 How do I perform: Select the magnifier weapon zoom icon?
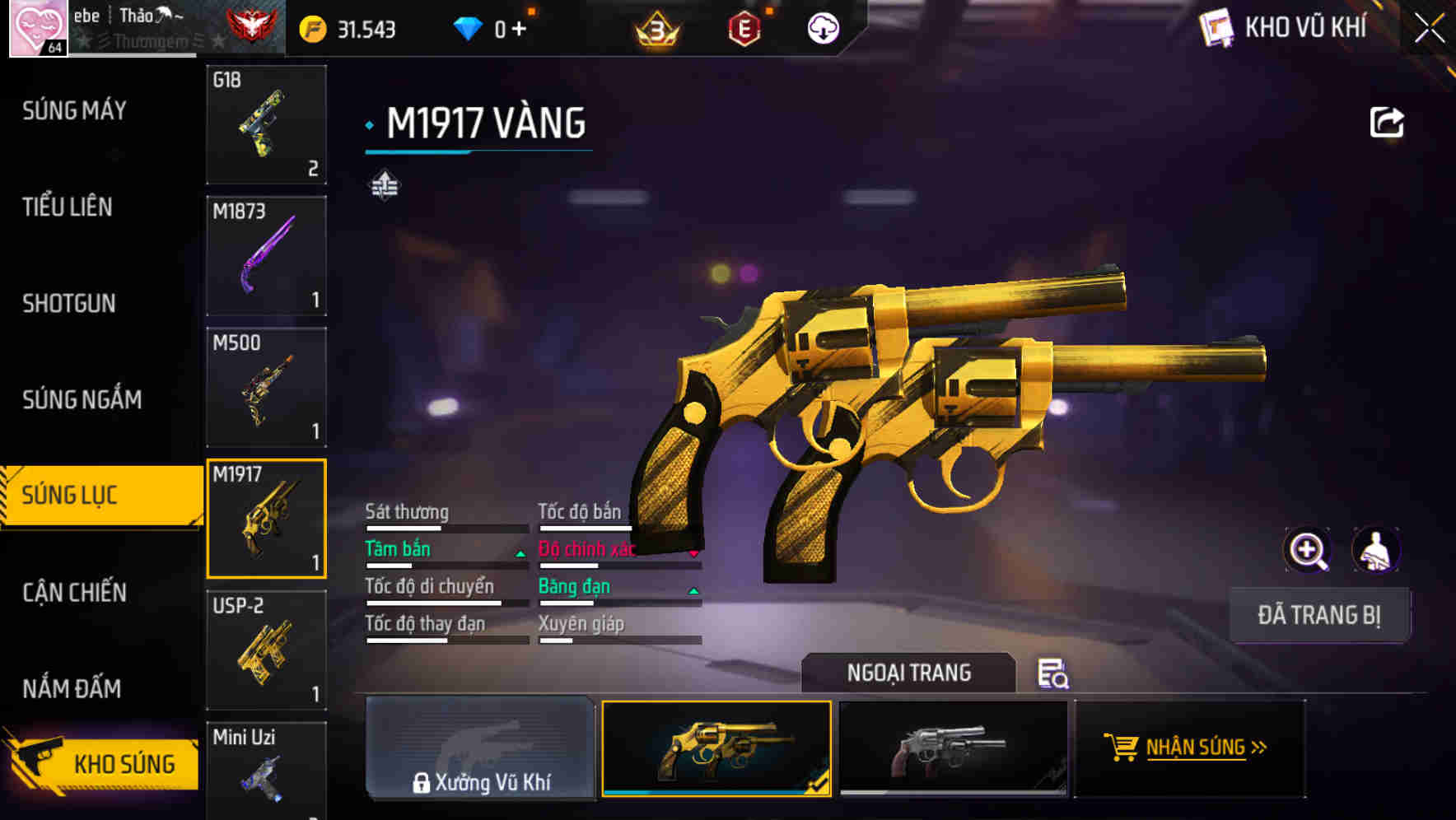click(1306, 550)
